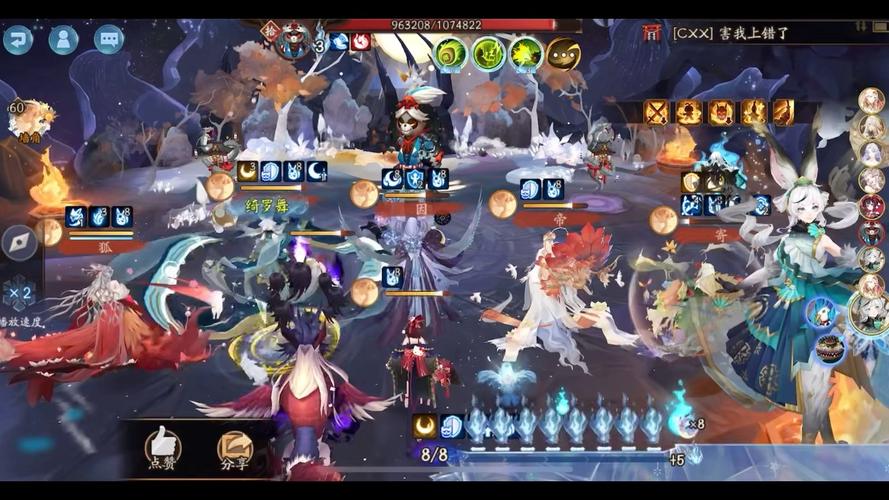Inspect the red oni mask buff icon
889x500 pixels.
pos(720,112)
